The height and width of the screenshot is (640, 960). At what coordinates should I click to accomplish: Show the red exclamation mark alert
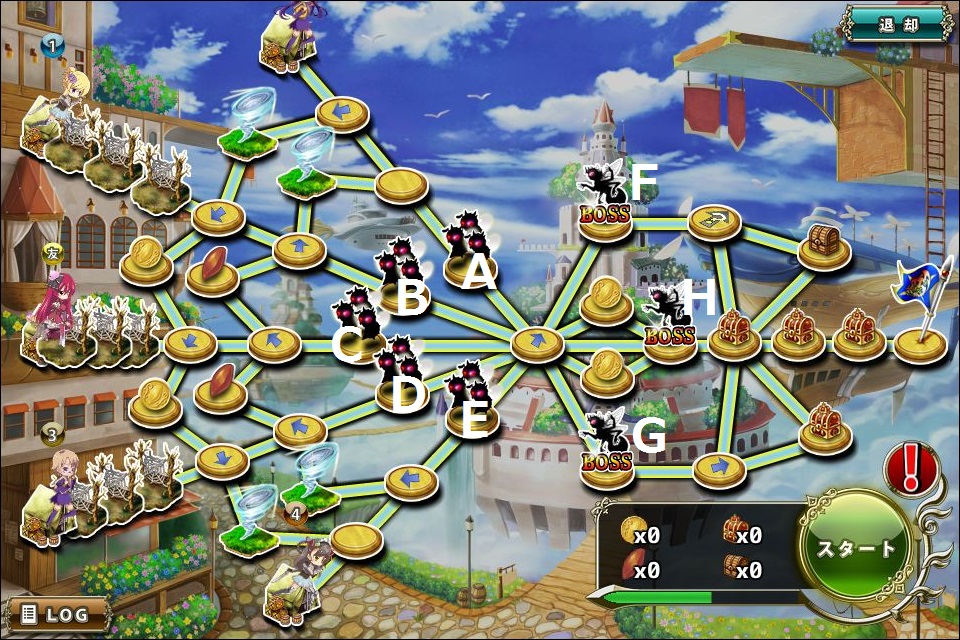point(909,469)
